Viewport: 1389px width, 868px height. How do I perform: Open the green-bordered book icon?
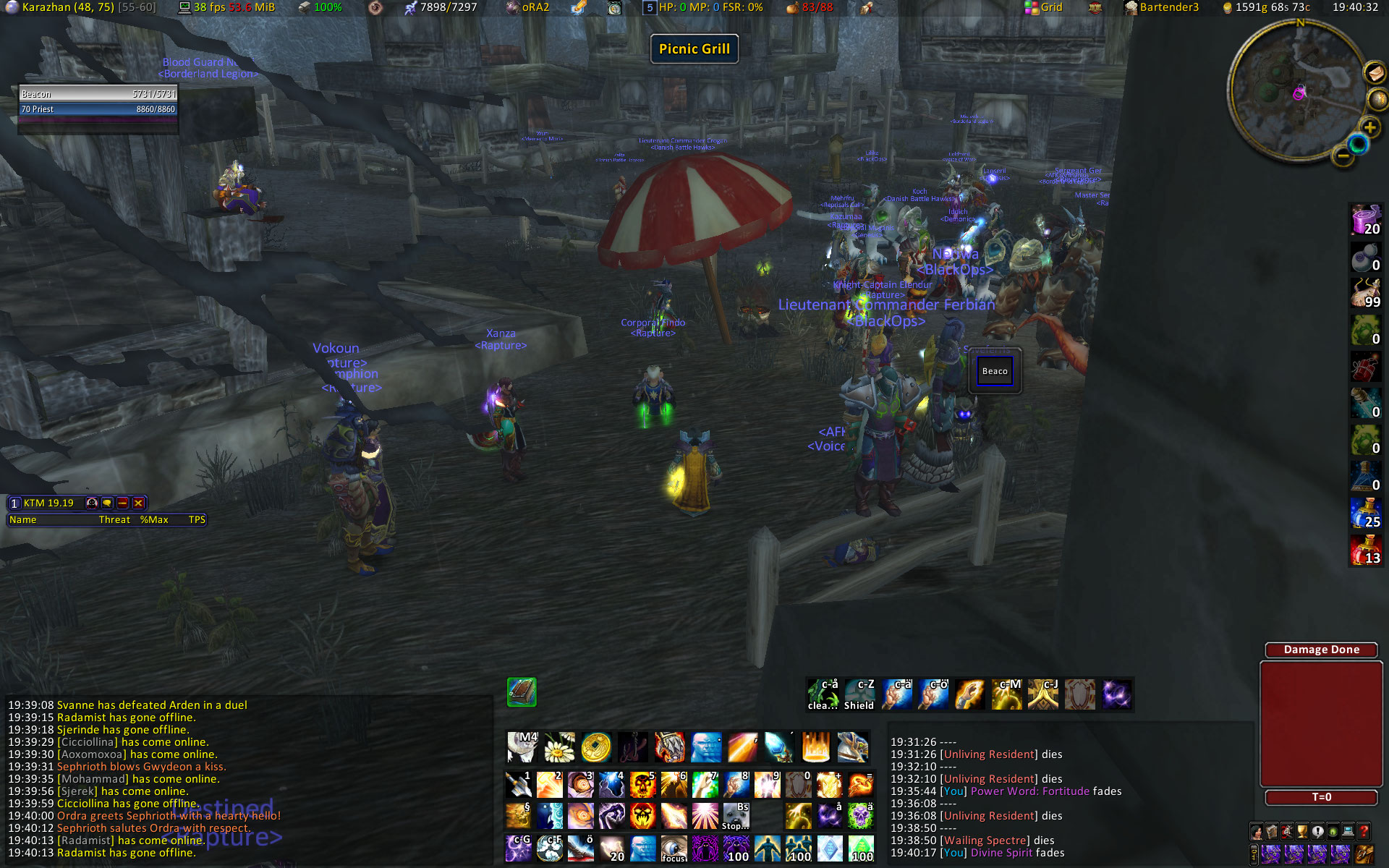522,692
